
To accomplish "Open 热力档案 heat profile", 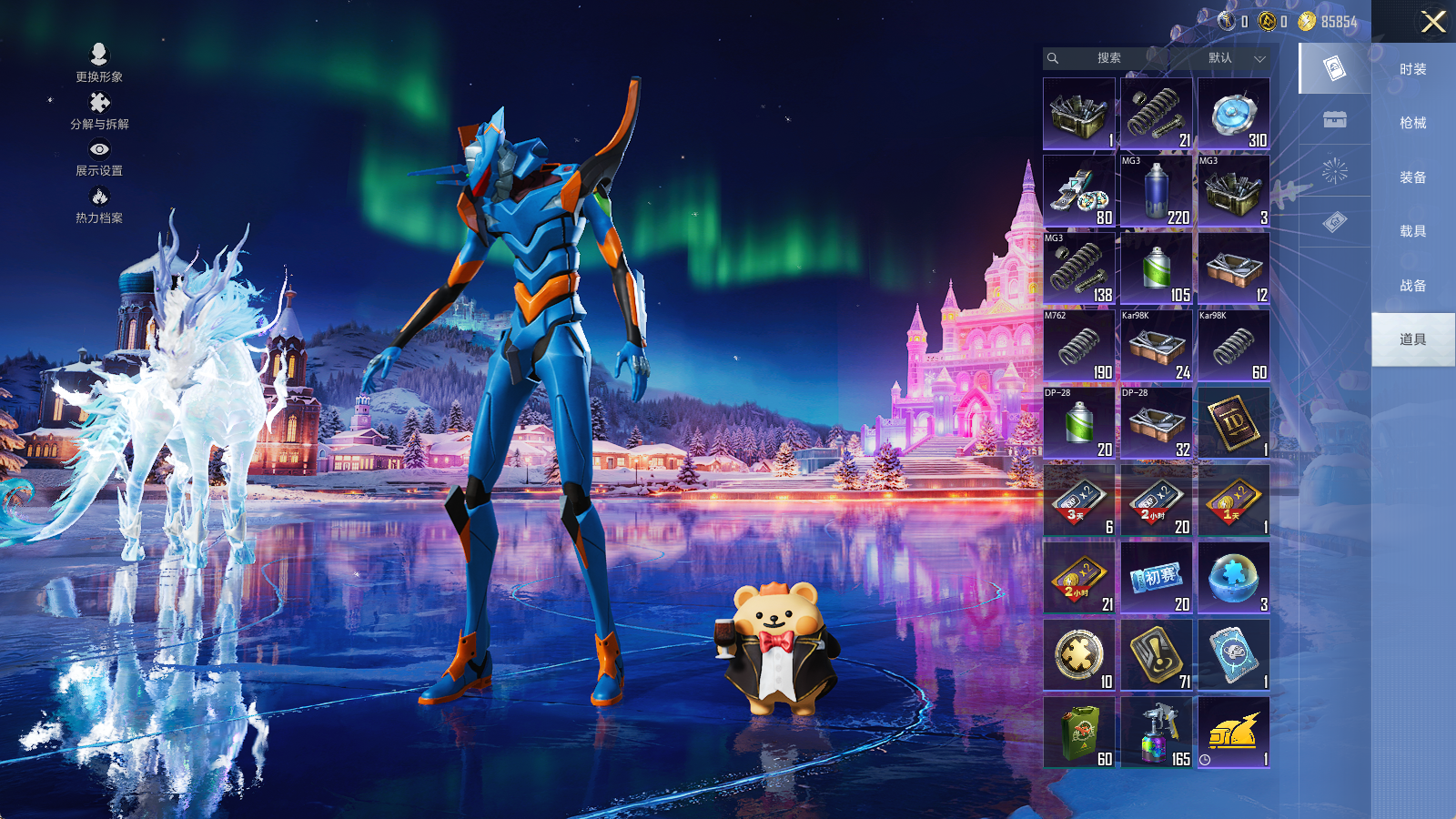I will pos(99,205).
